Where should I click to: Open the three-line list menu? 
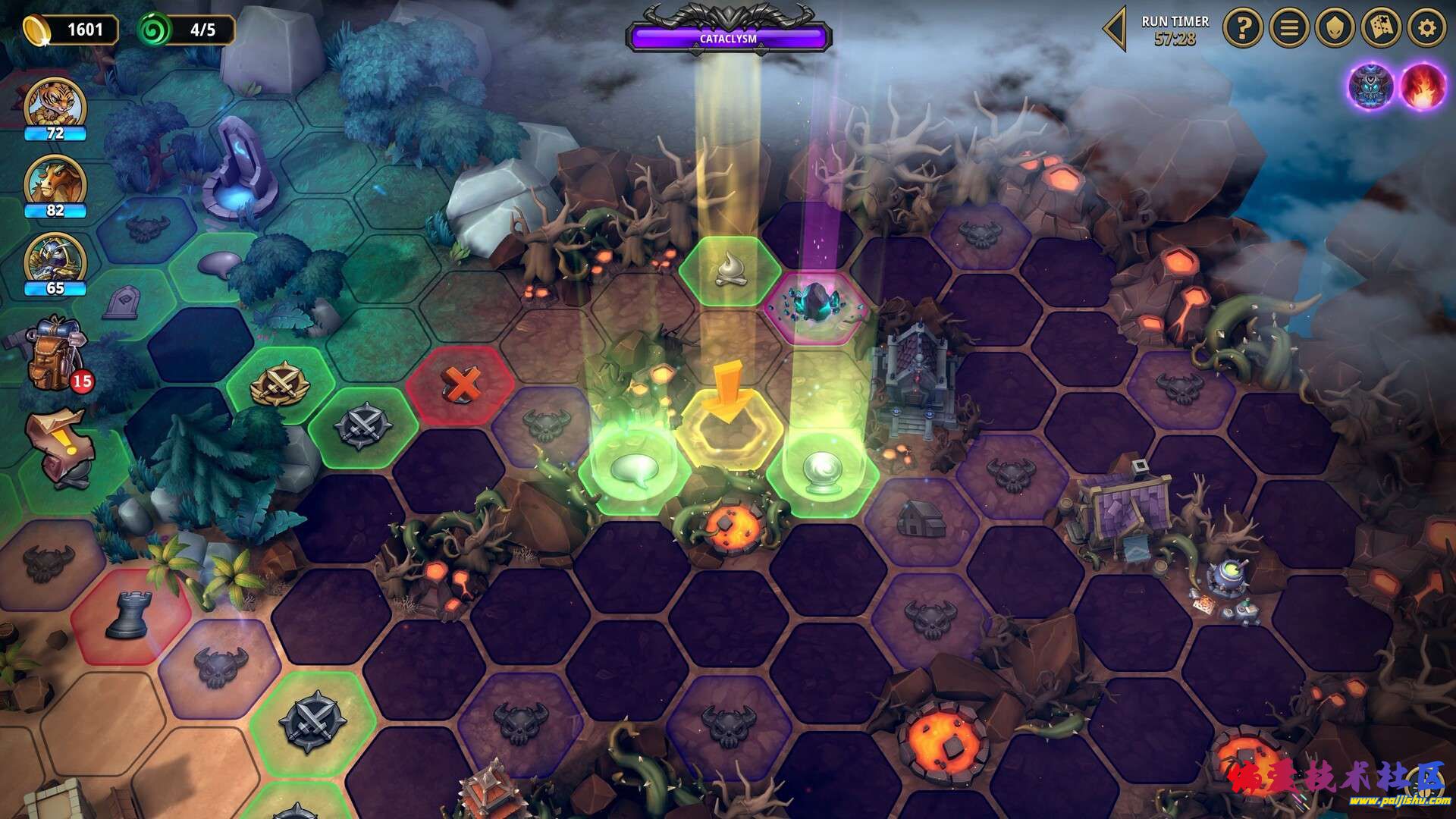coord(1289,29)
